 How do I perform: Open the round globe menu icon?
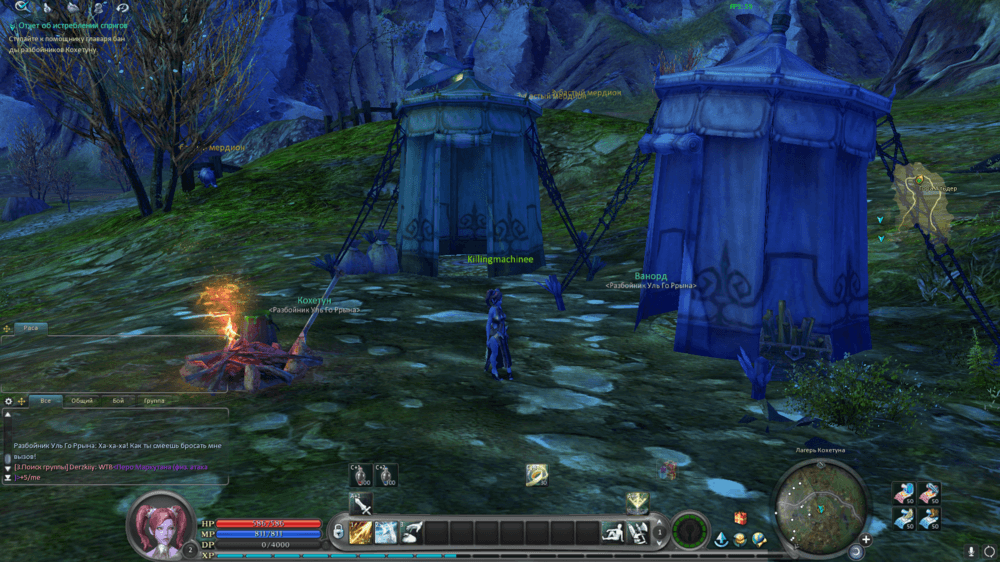tap(759, 540)
